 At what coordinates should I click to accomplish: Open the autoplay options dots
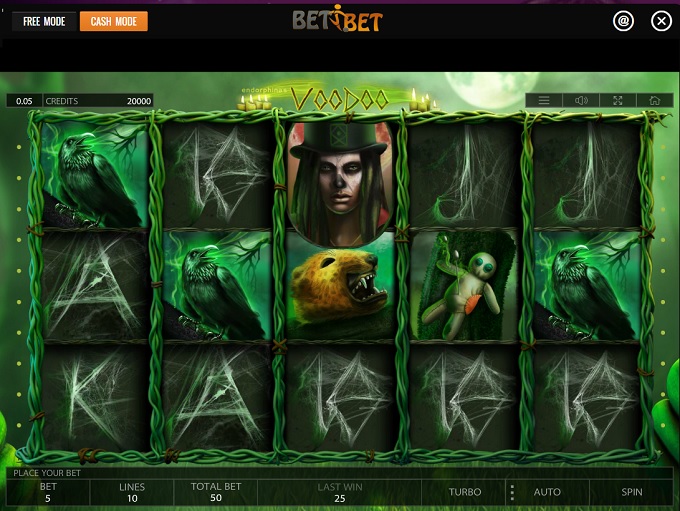[512, 492]
